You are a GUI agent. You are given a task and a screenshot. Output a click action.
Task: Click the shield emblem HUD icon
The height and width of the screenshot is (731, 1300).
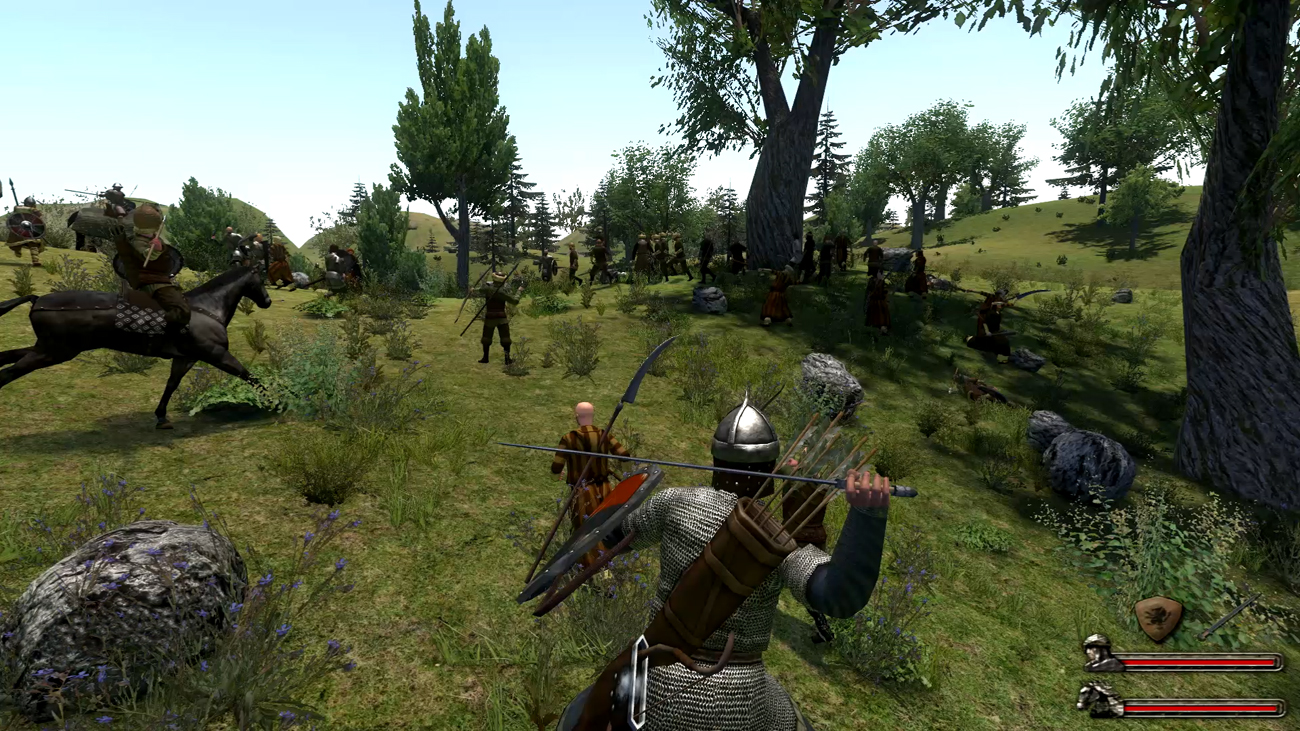1159,619
